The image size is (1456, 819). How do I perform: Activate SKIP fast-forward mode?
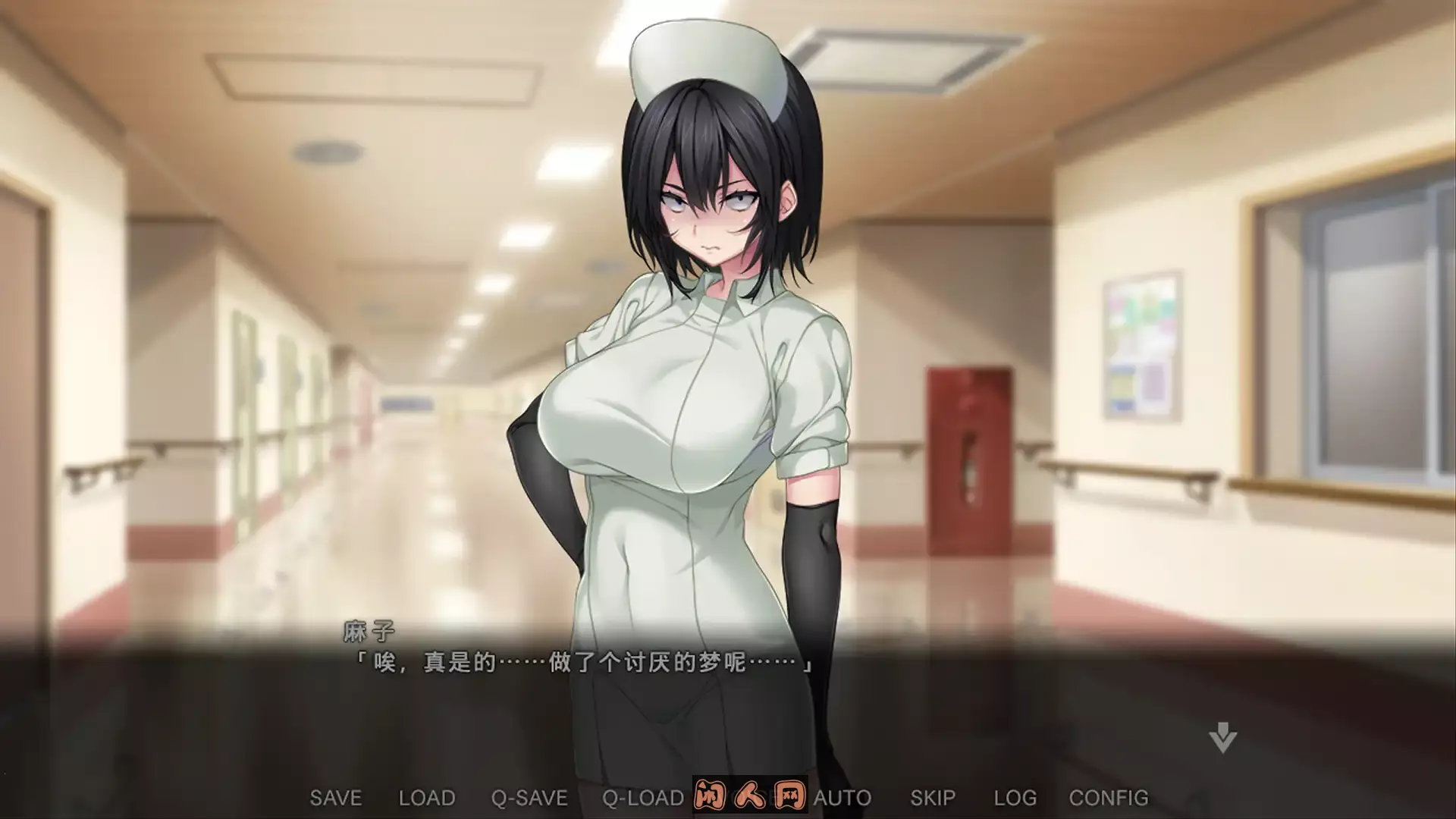click(x=934, y=798)
